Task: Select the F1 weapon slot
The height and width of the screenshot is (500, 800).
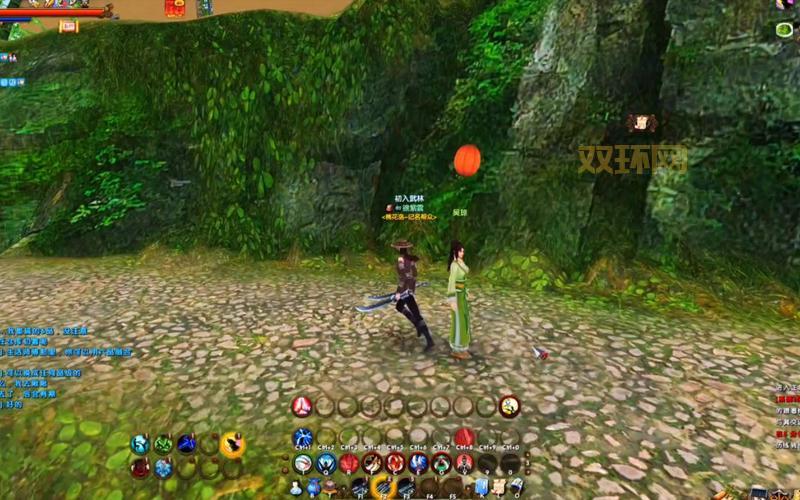Action: tap(358, 487)
